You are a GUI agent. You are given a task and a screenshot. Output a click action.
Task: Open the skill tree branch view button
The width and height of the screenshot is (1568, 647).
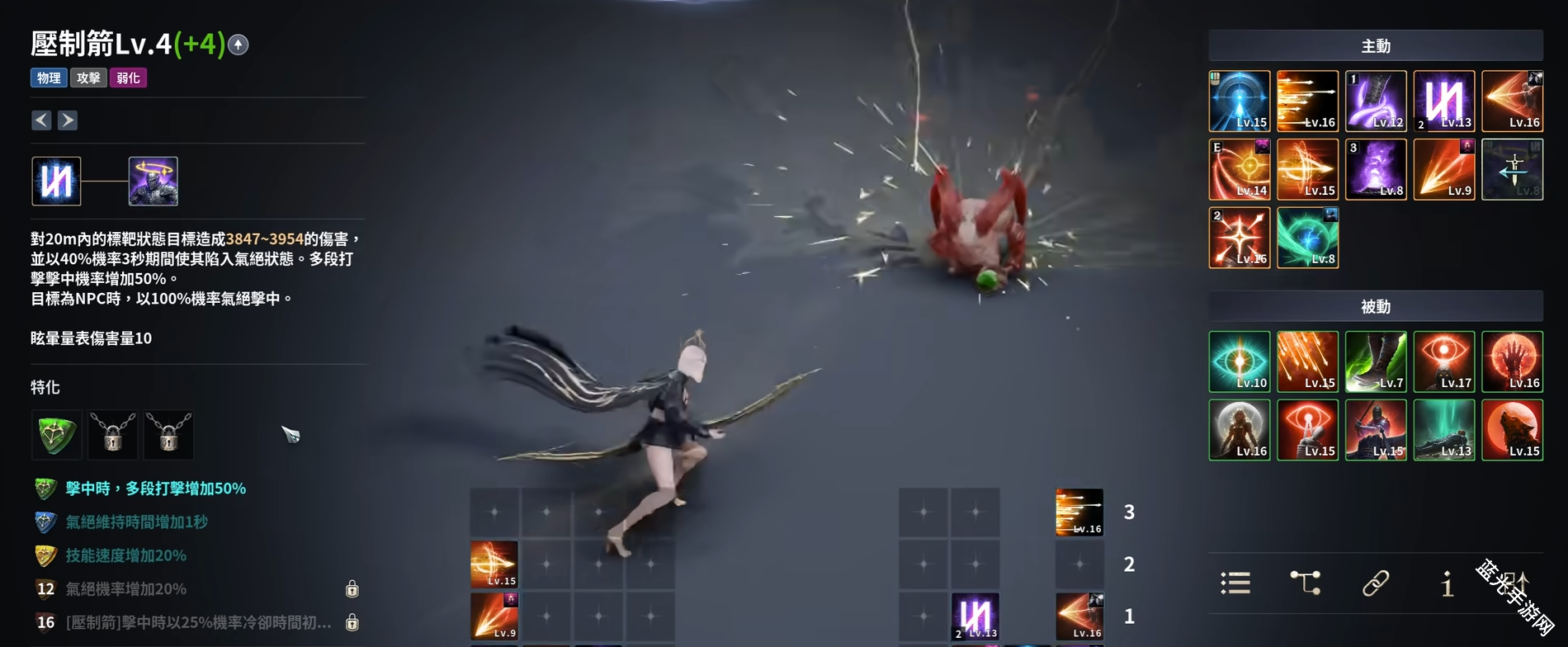[1305, 583]
